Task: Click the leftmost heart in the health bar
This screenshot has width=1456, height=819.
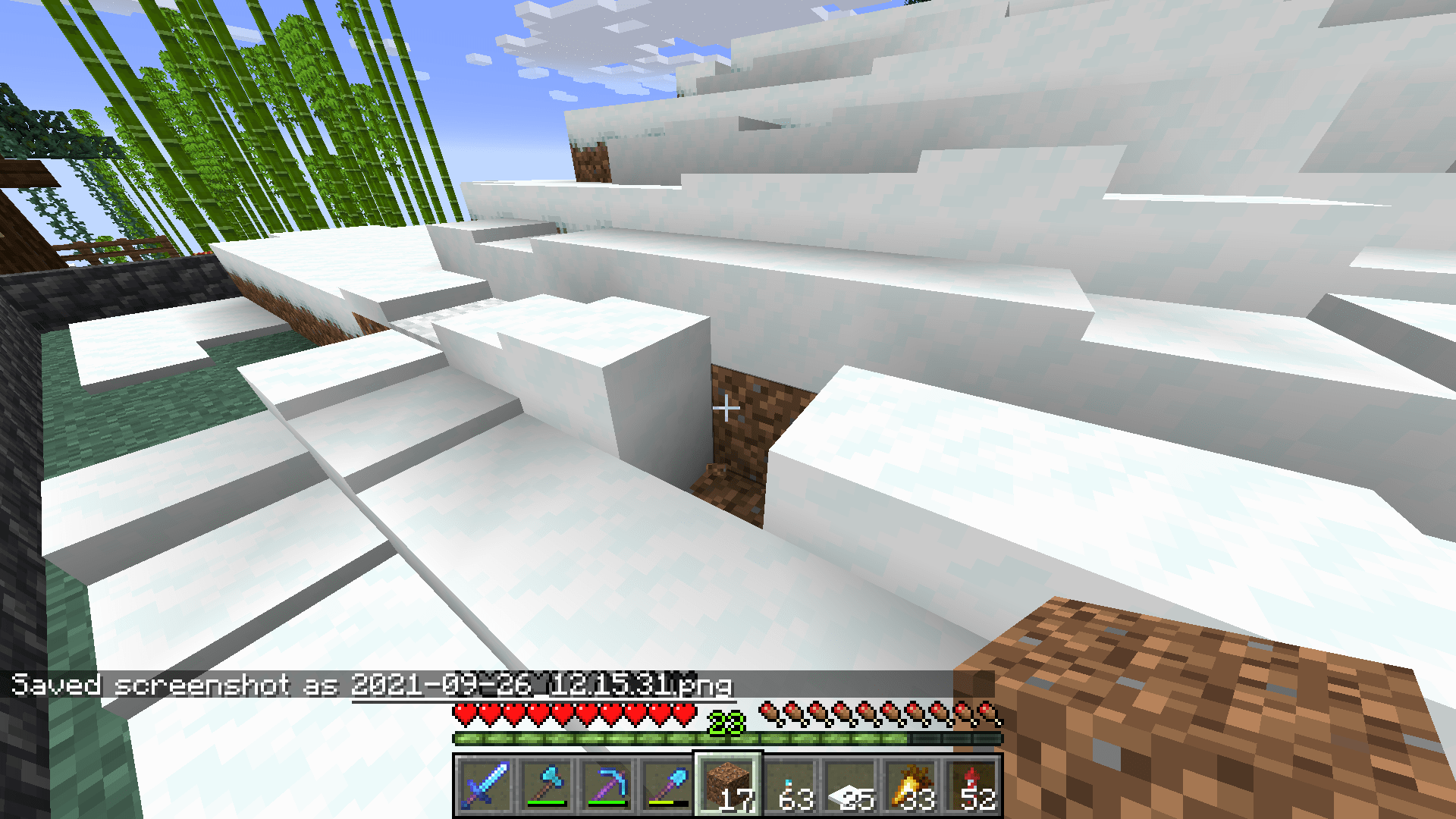Action: [463, 713]
